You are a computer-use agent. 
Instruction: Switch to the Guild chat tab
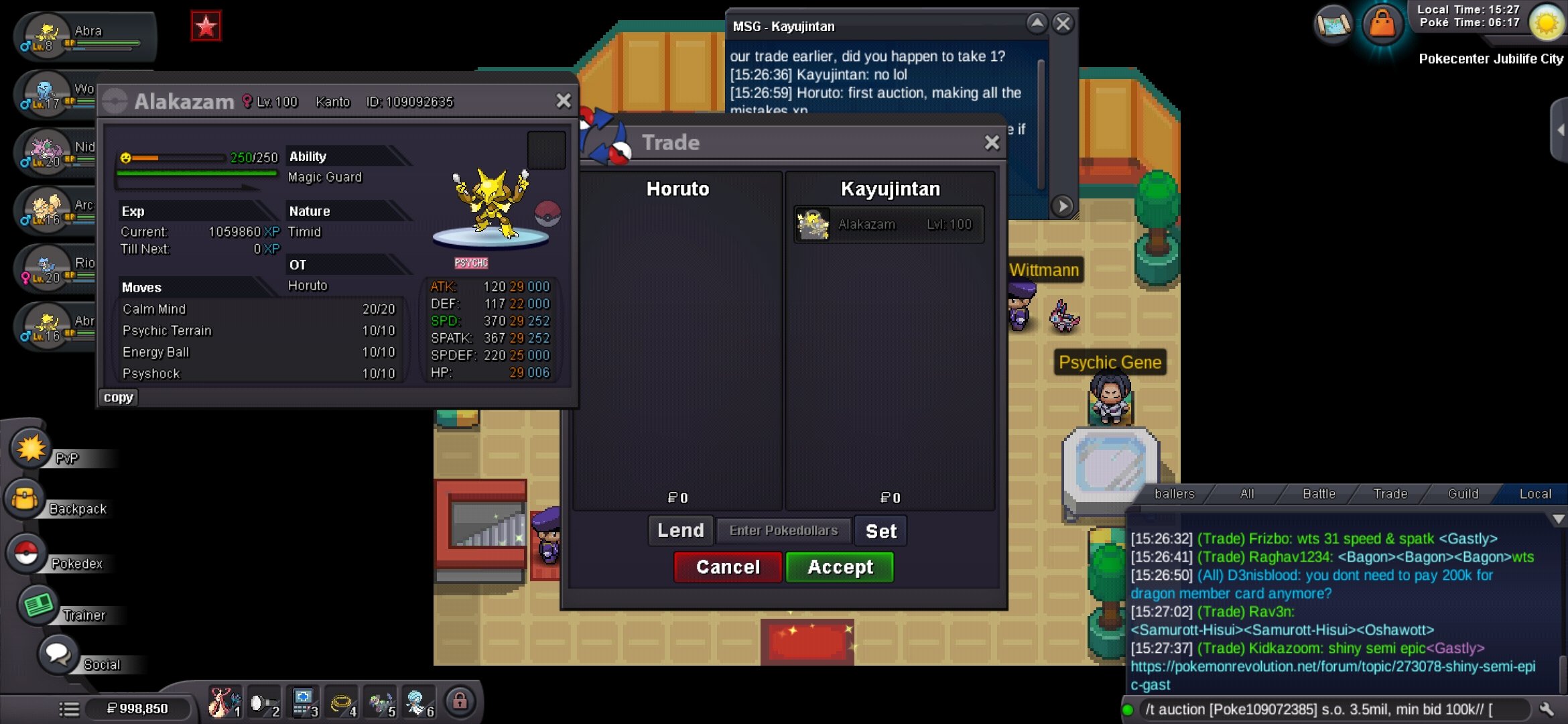click(x=1462, y=494)
